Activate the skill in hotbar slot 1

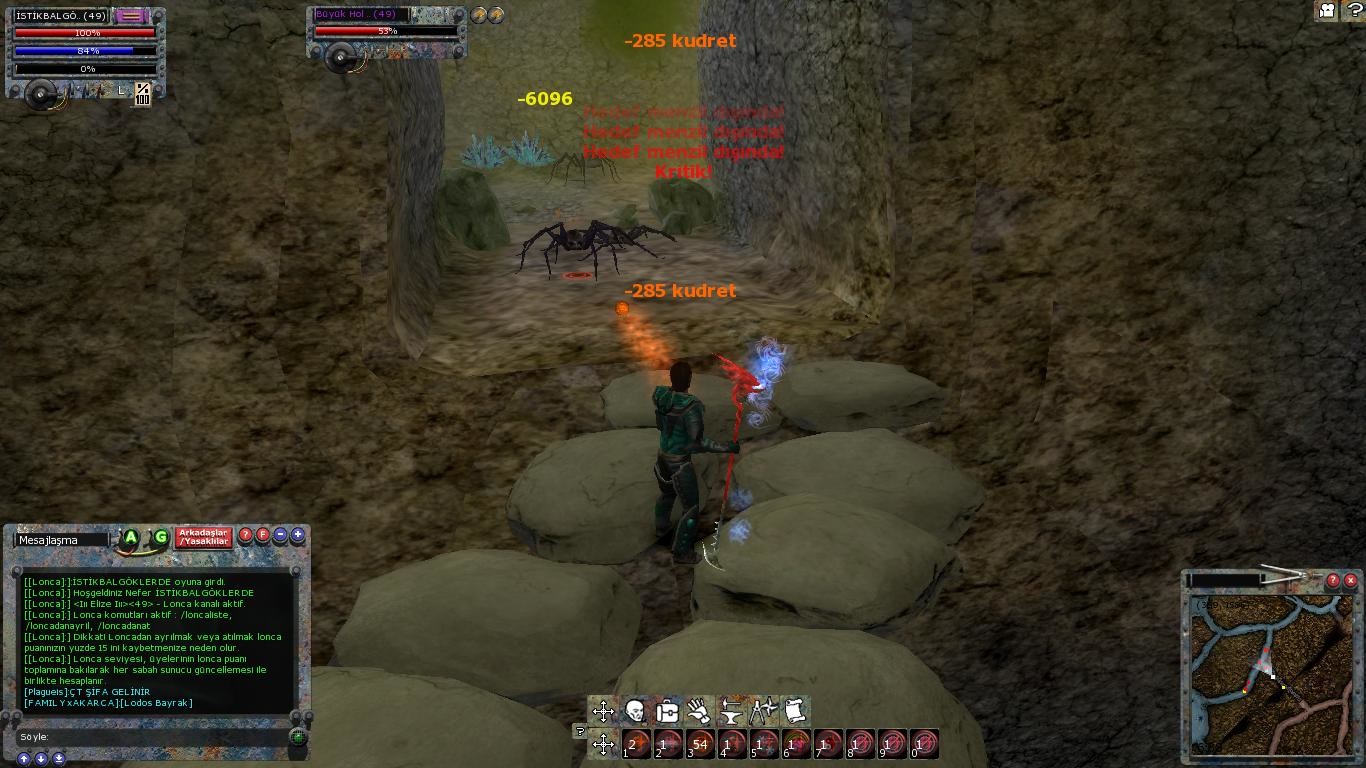point(637,744)
